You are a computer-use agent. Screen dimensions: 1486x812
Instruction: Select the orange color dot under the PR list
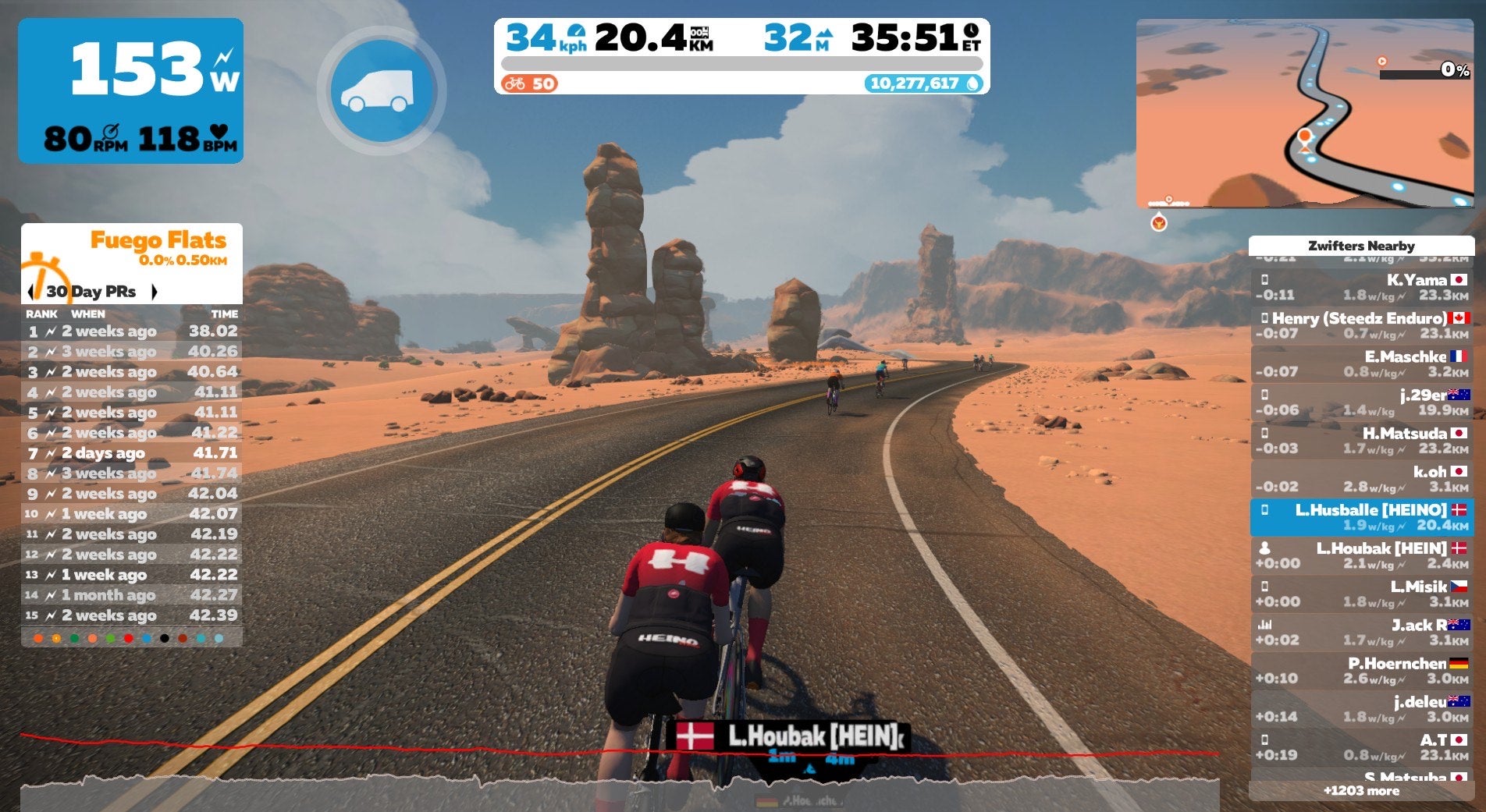coord(38,639)
